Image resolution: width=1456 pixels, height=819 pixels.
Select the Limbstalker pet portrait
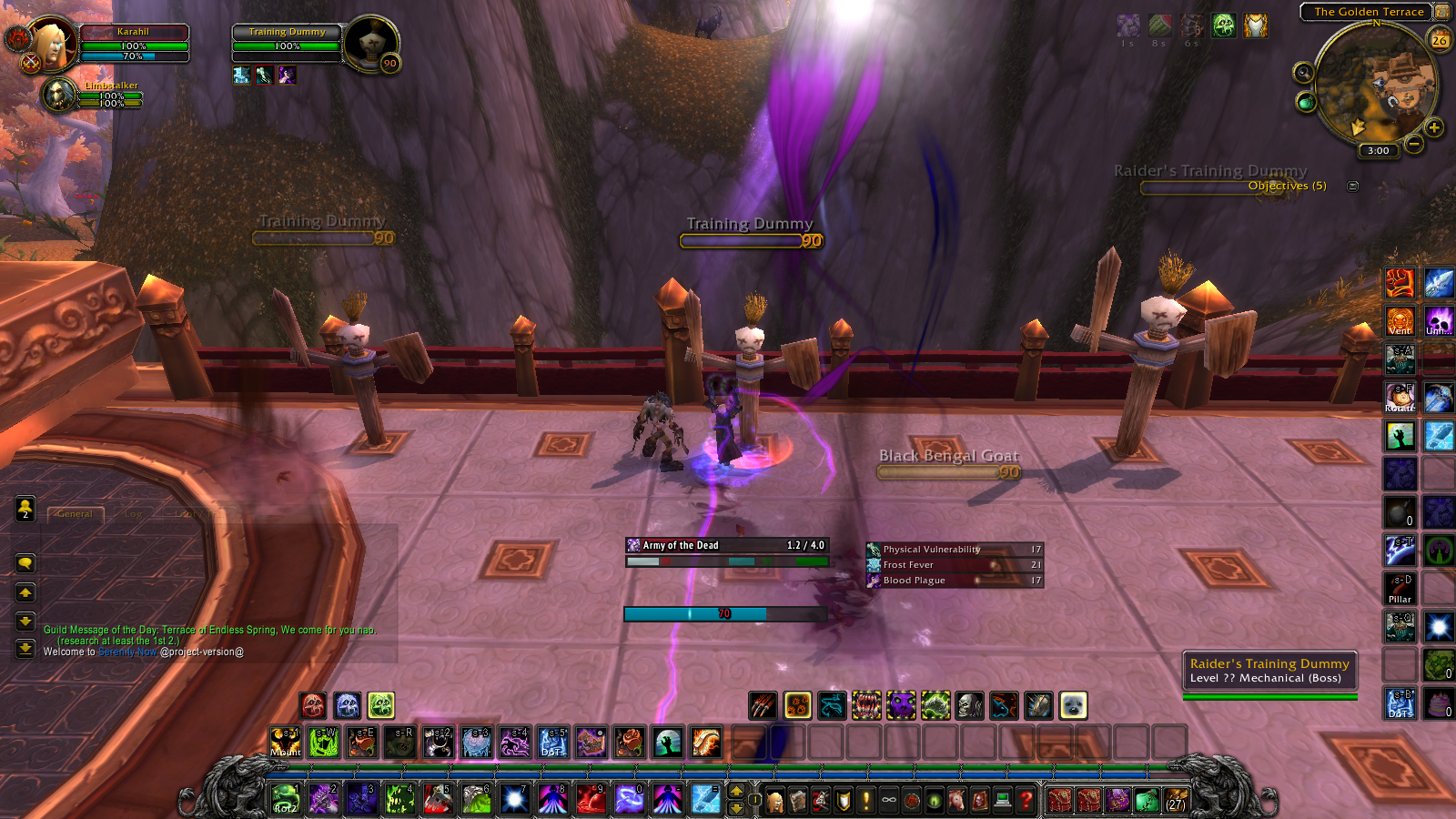60,95
